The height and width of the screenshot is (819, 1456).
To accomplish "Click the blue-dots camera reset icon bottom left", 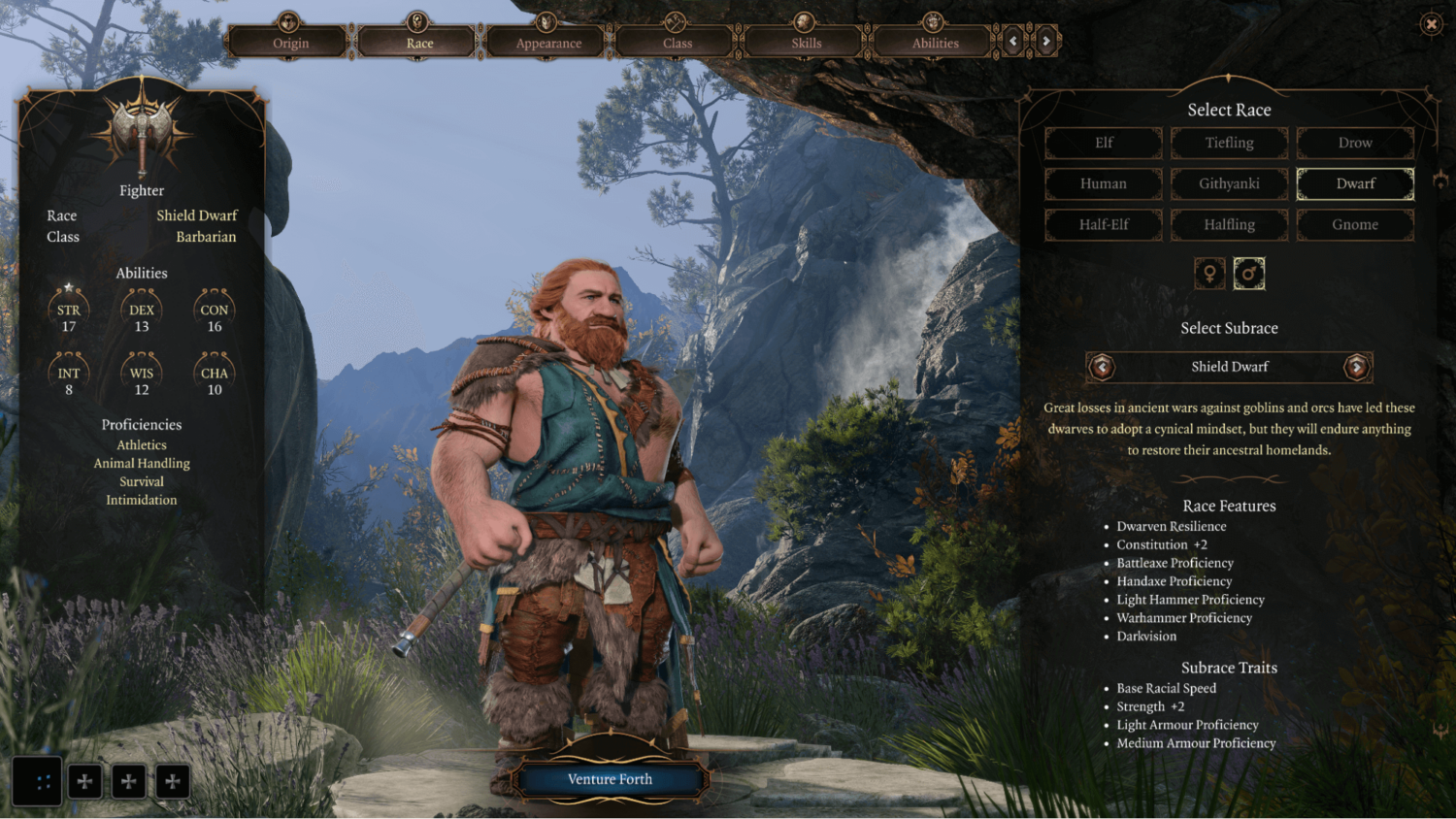I will click(x=38, y=780).
